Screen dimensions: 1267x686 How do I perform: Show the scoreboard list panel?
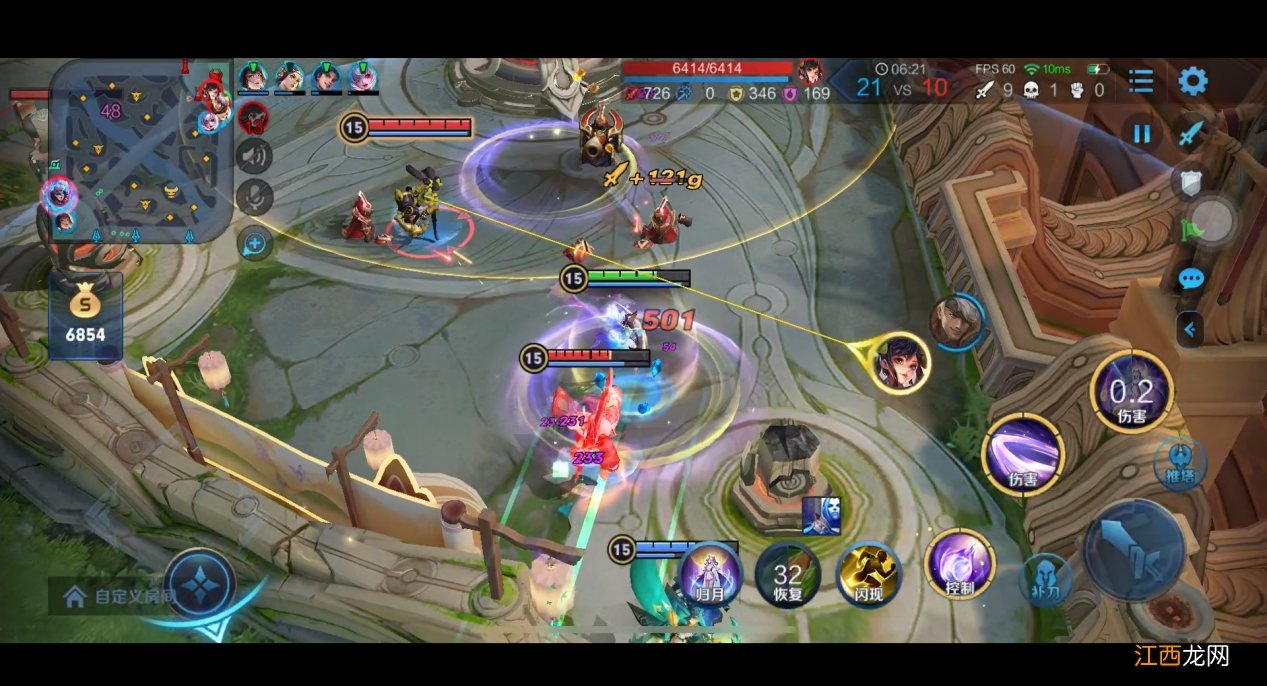(x=1140, y=80)
